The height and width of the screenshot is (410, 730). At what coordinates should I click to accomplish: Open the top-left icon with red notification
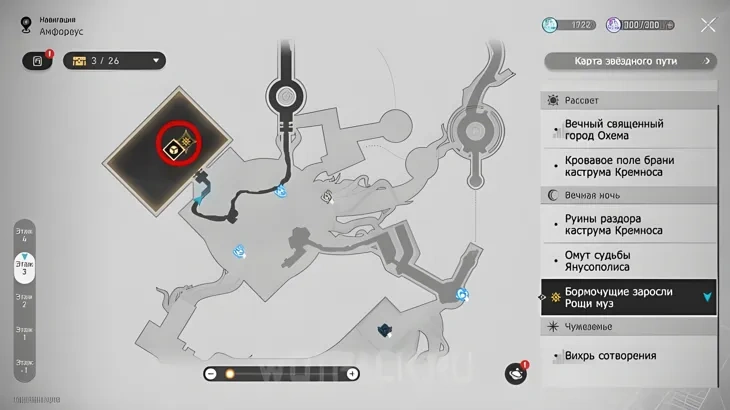(36, 61)
